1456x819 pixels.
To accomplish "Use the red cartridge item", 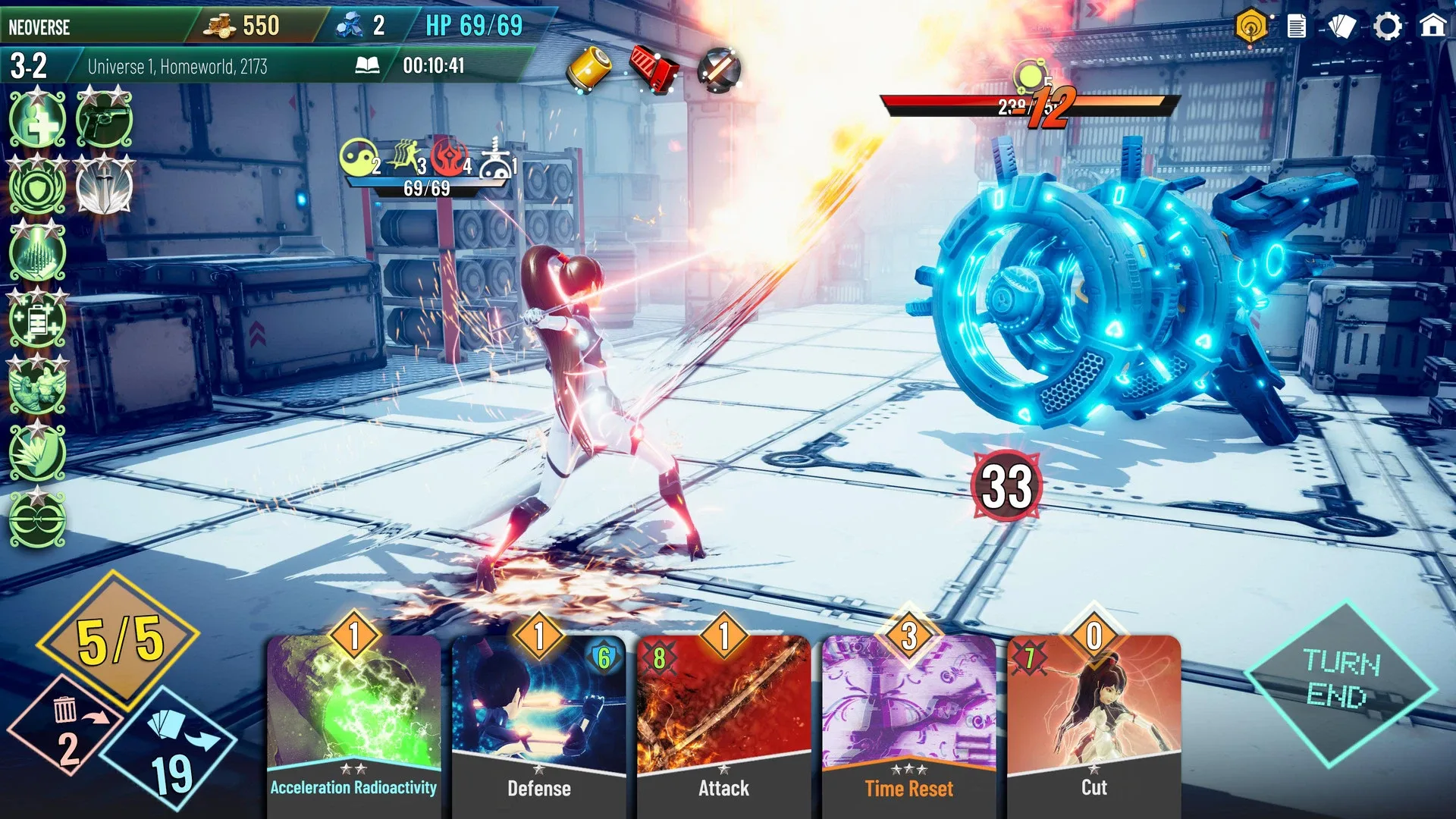I will [654, 70].
